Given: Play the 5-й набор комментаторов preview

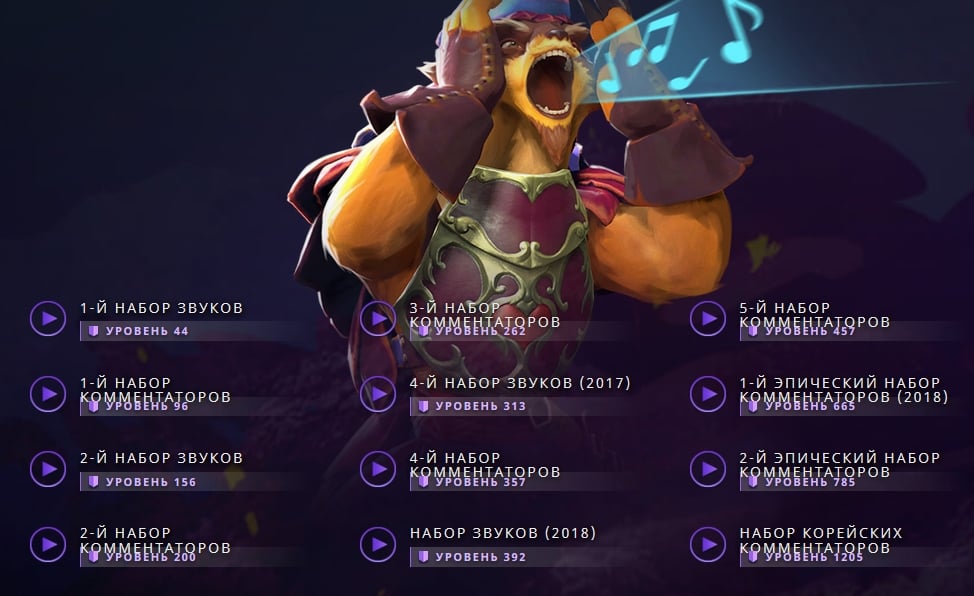Looking at the screenshot, I should point(708,318).
